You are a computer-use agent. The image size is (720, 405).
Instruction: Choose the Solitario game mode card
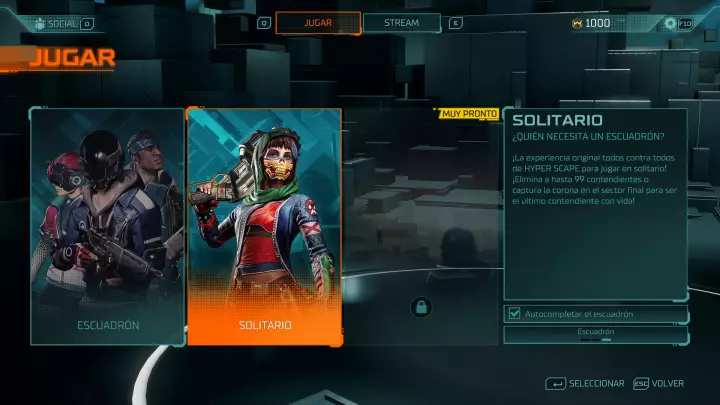point(265,225)
